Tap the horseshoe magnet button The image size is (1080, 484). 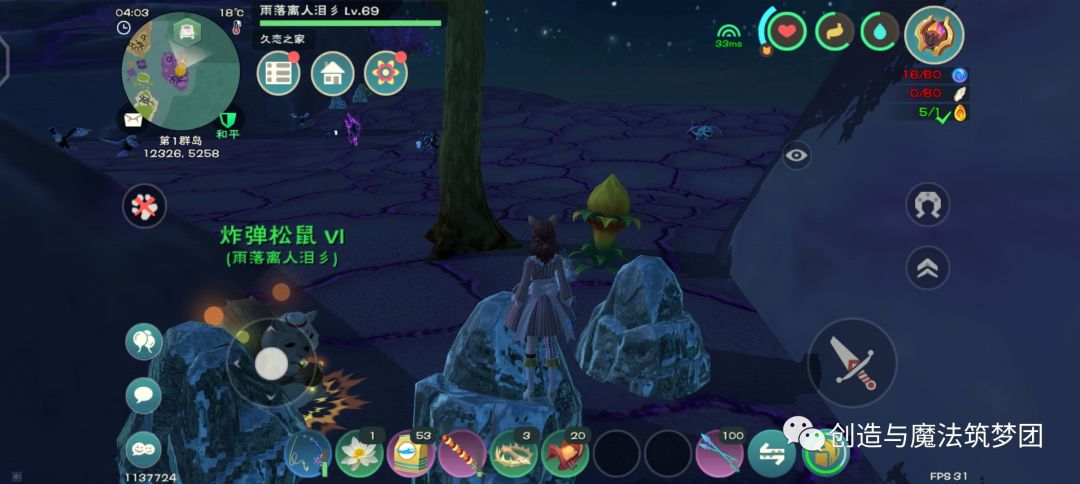[x=927, y=204]
